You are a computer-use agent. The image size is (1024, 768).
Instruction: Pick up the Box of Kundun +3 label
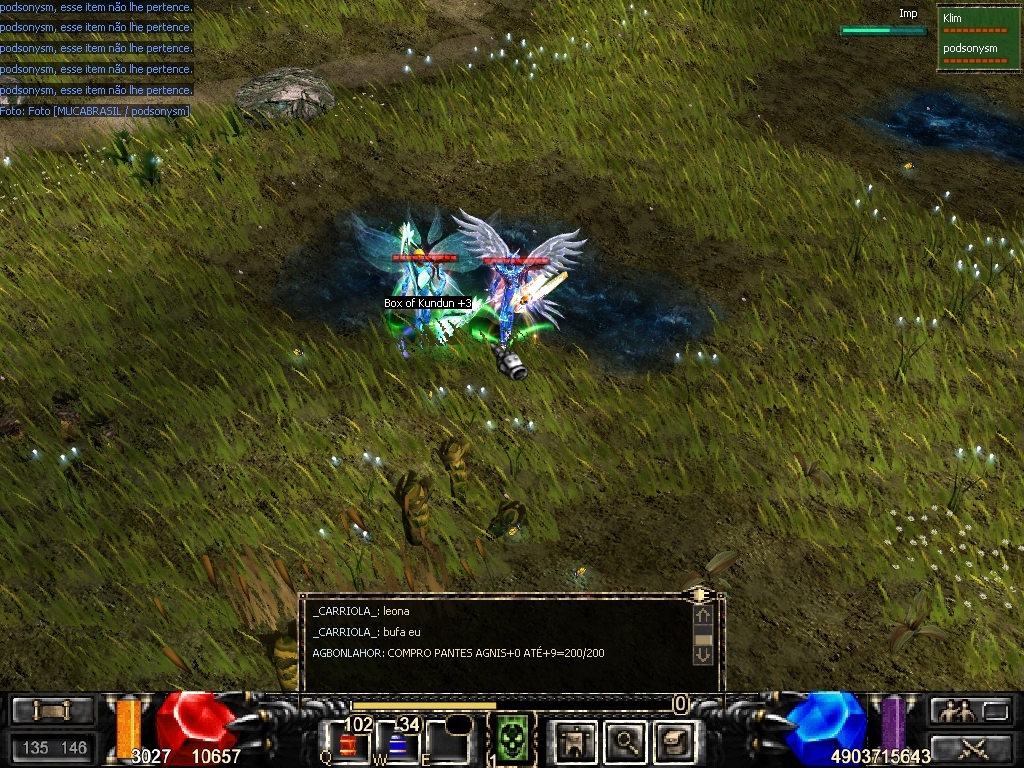(427, 303)
